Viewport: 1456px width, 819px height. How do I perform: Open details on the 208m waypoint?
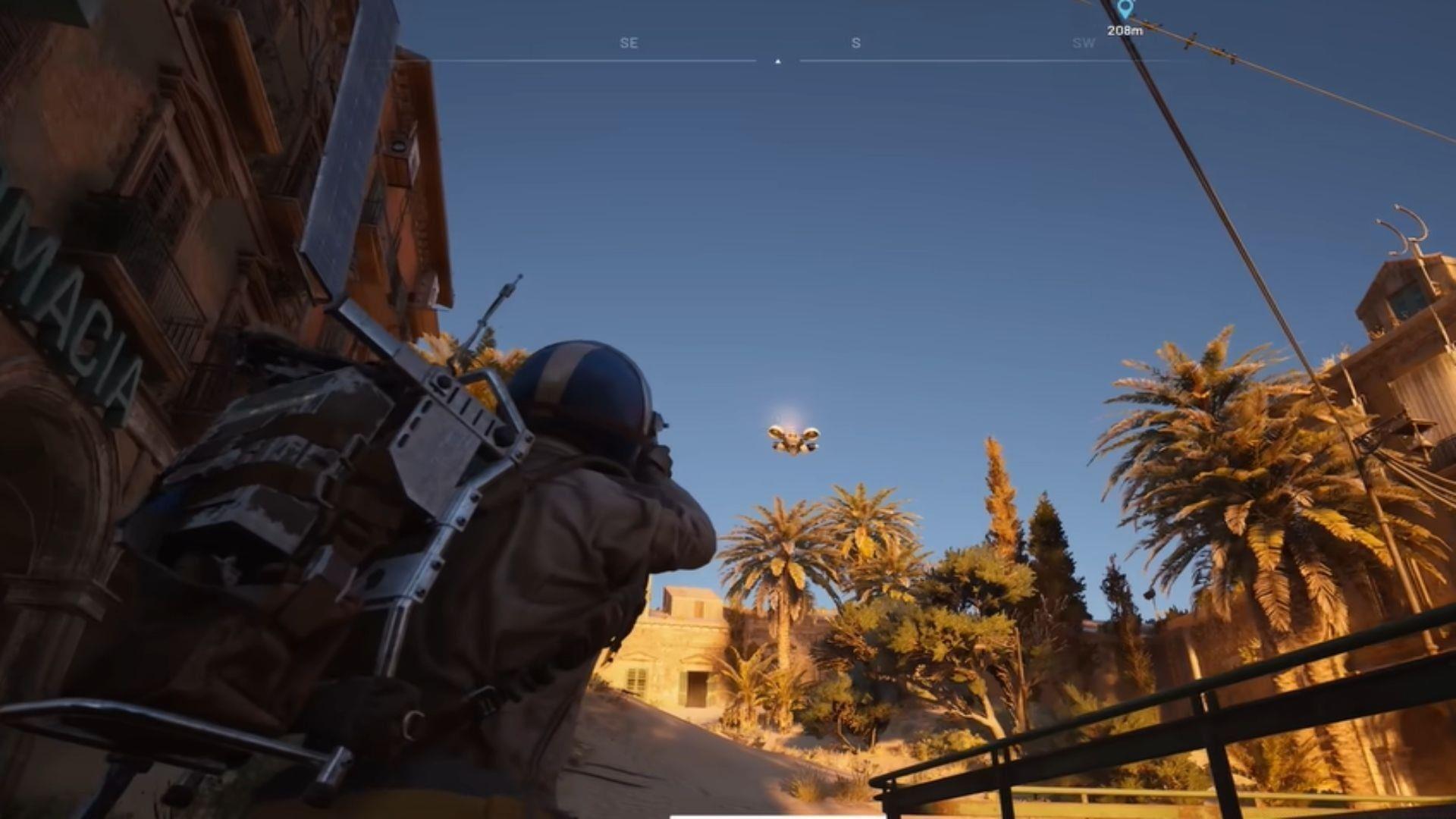[1125, 30]
